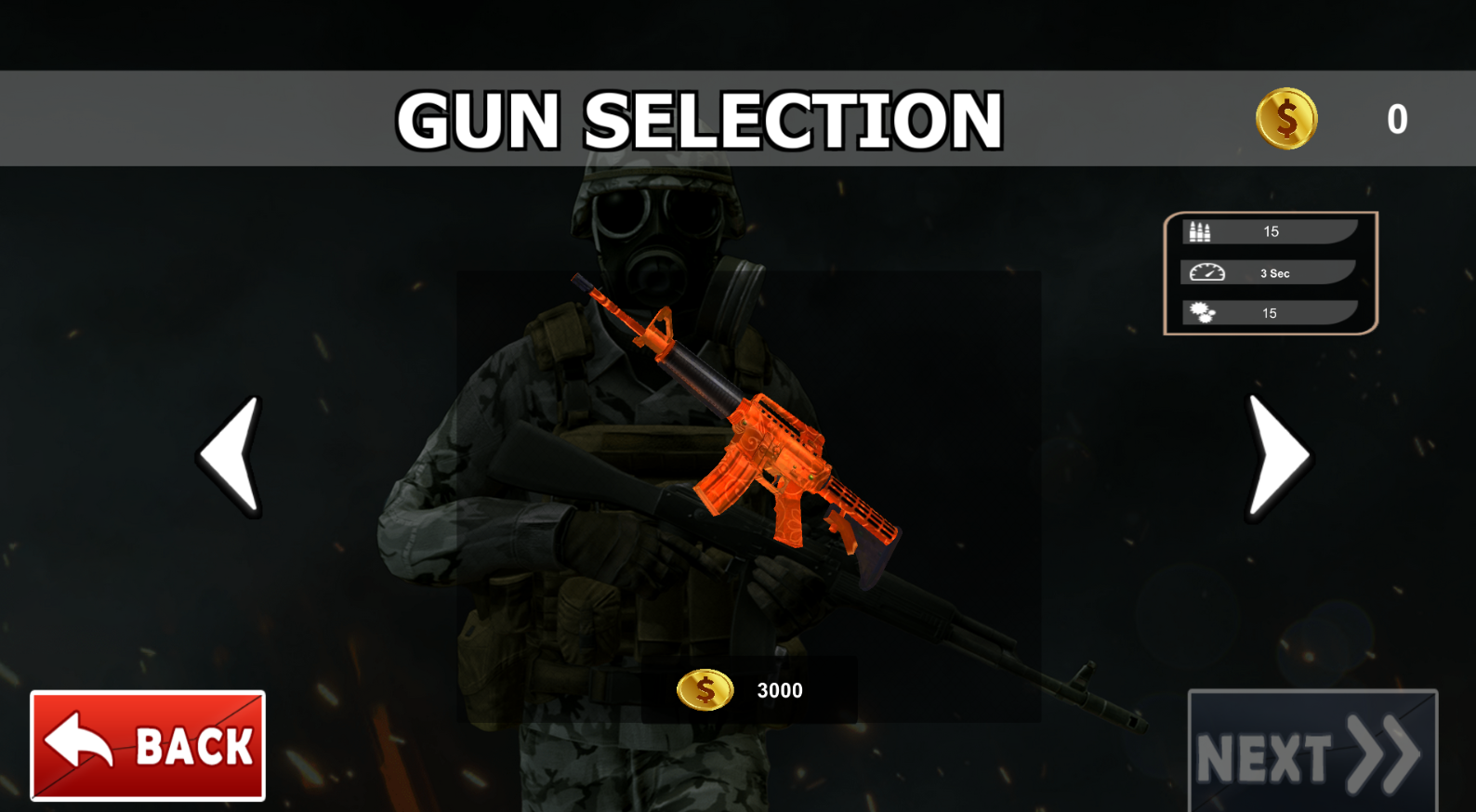Select the ammo bullets icon in the stats panel
The height and width of the screenshot is (812, 1476).
[x=1200, y=229]
